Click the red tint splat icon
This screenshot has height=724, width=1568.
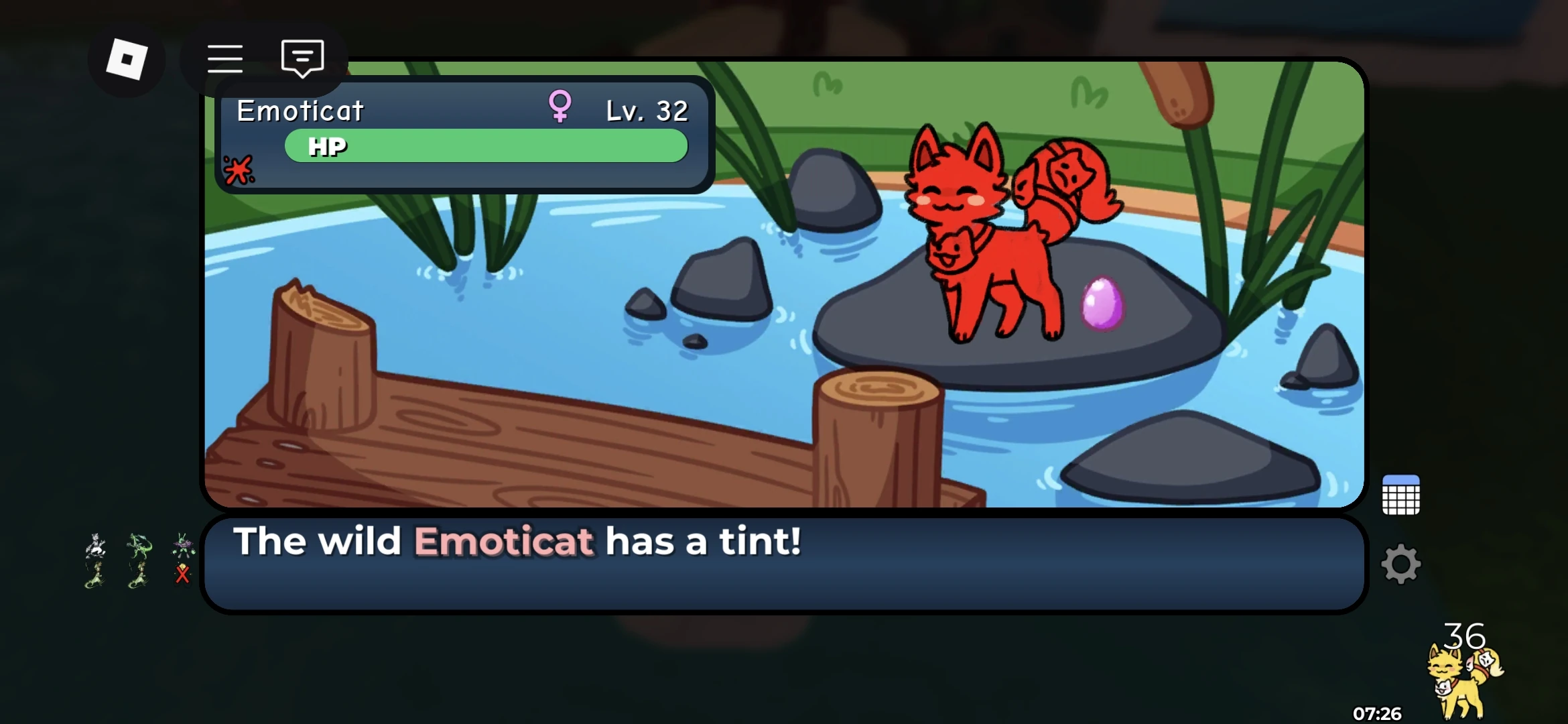[239, 170]
